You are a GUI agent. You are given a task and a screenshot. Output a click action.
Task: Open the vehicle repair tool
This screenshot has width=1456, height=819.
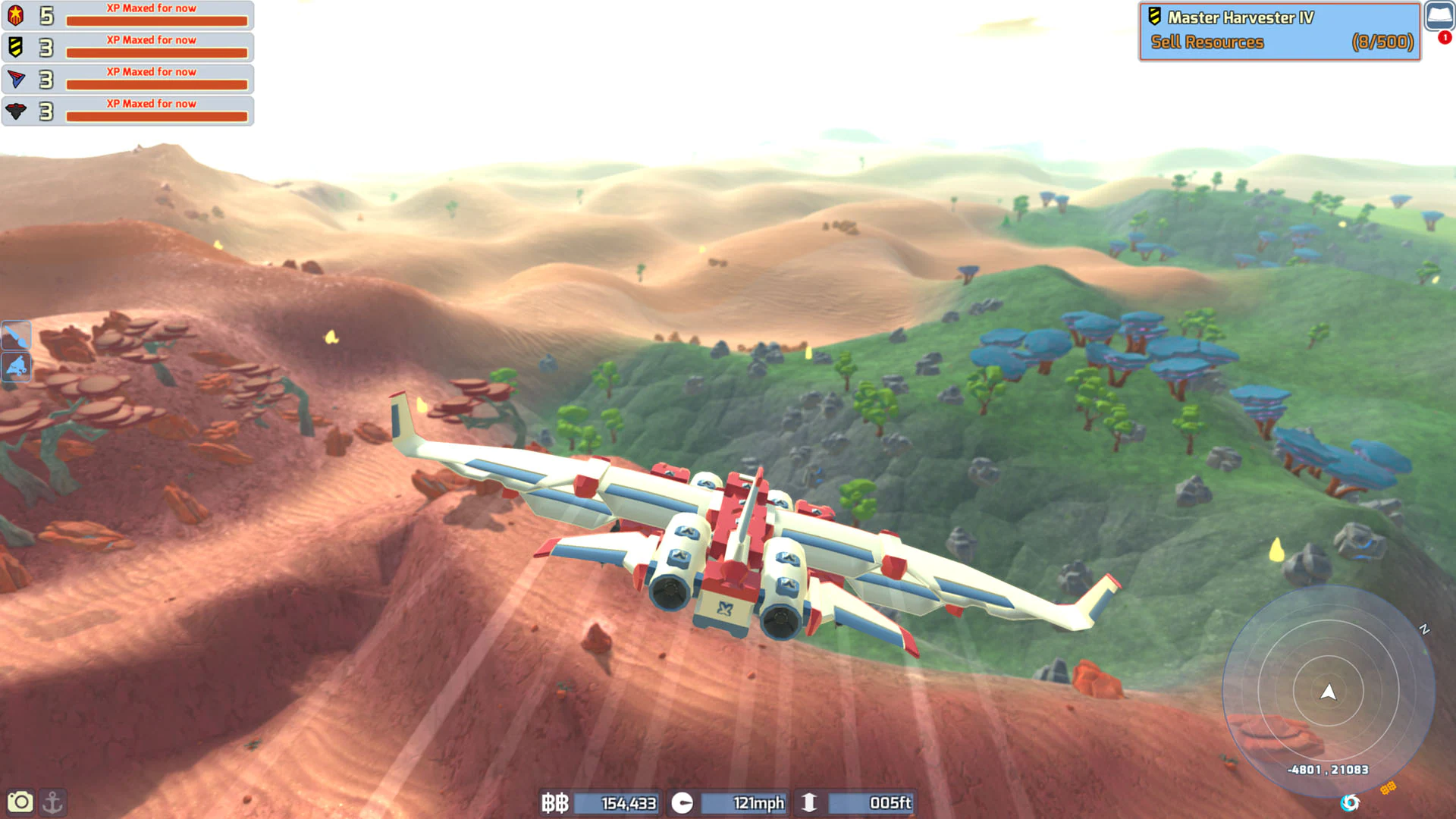point(16,367)
